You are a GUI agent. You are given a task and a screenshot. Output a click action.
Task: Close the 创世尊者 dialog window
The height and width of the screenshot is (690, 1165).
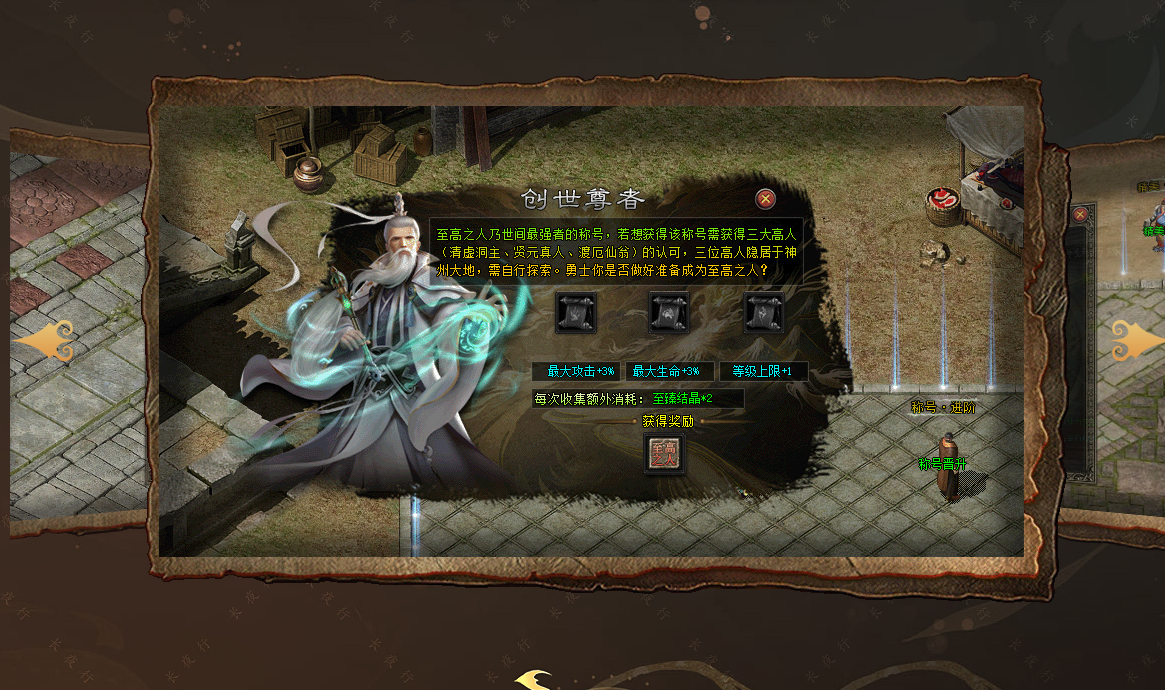coord(765,199)
